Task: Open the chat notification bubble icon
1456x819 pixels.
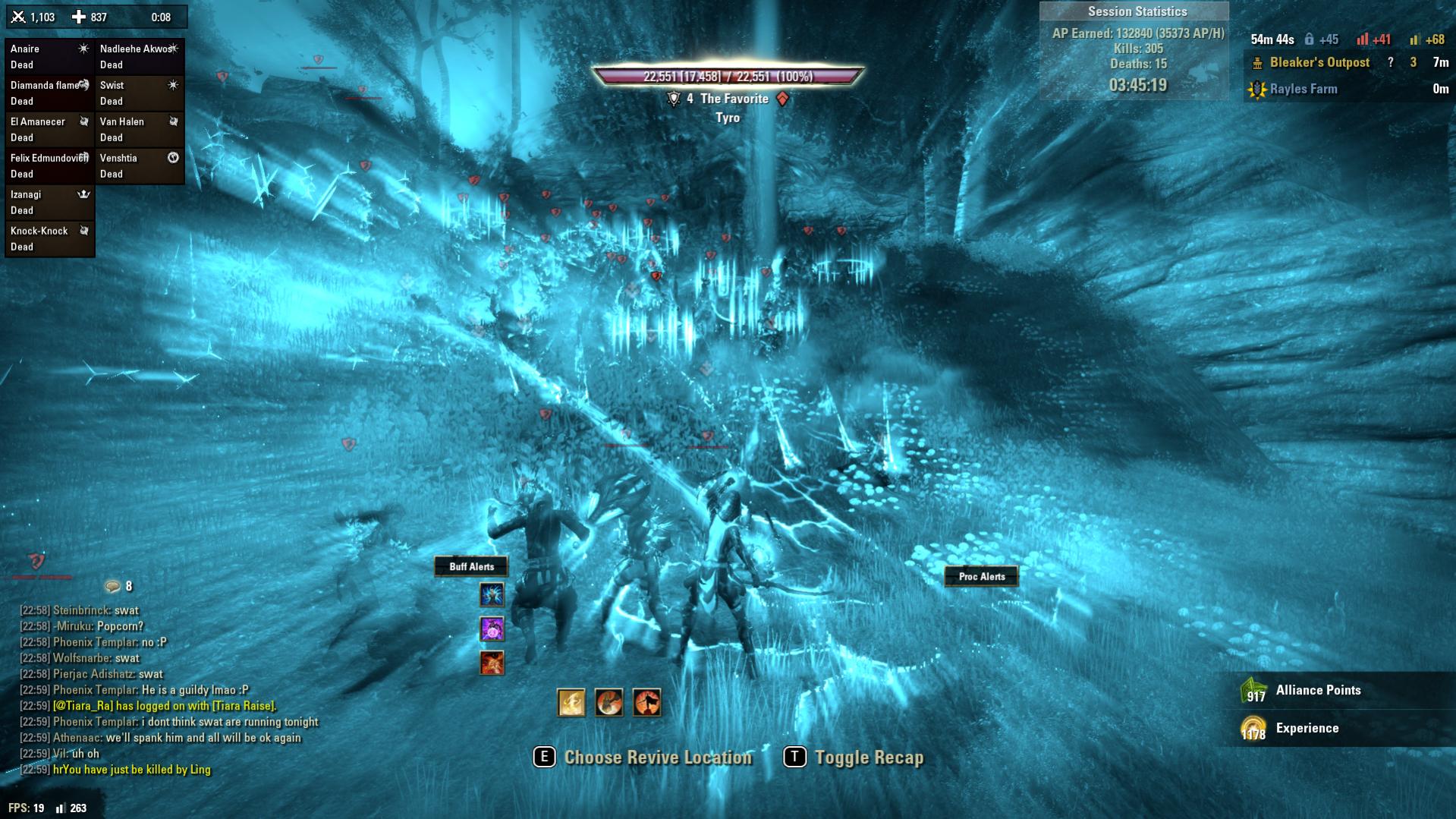Action: pyautogui.click(x=113, y=586)
